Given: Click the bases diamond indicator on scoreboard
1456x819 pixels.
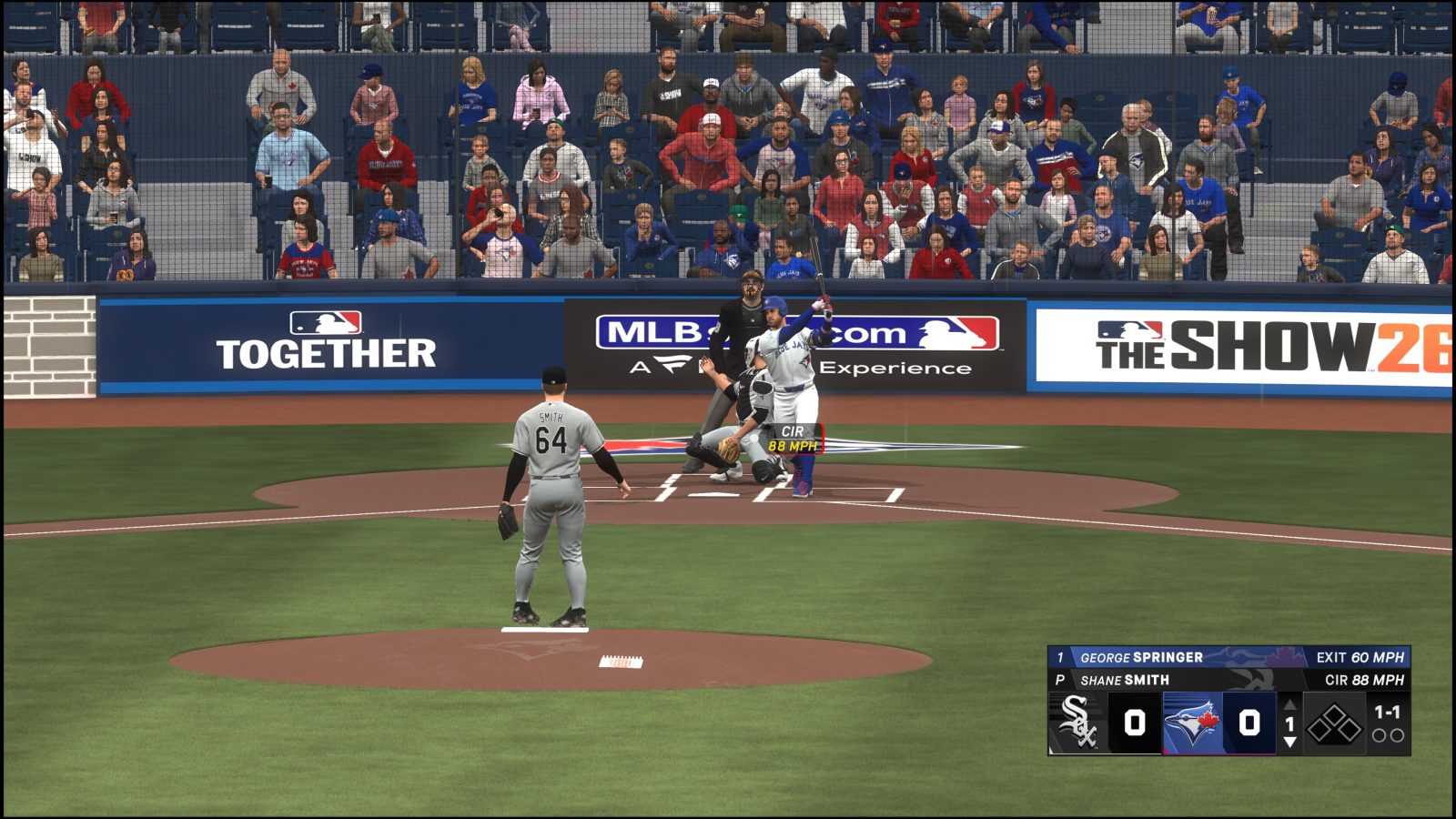Looking at the screenshot, I should 1333,723.
